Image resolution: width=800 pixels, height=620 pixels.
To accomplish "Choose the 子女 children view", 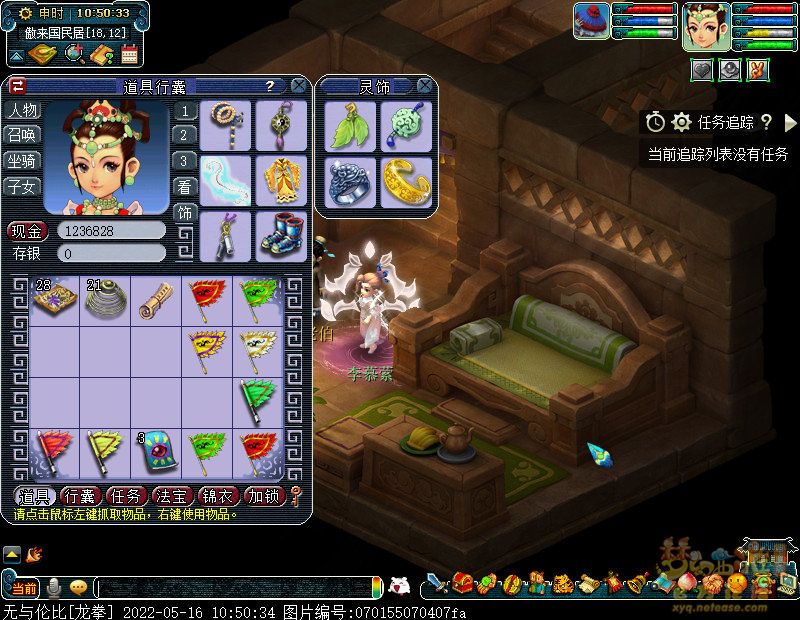I will (x=22, y=186).
